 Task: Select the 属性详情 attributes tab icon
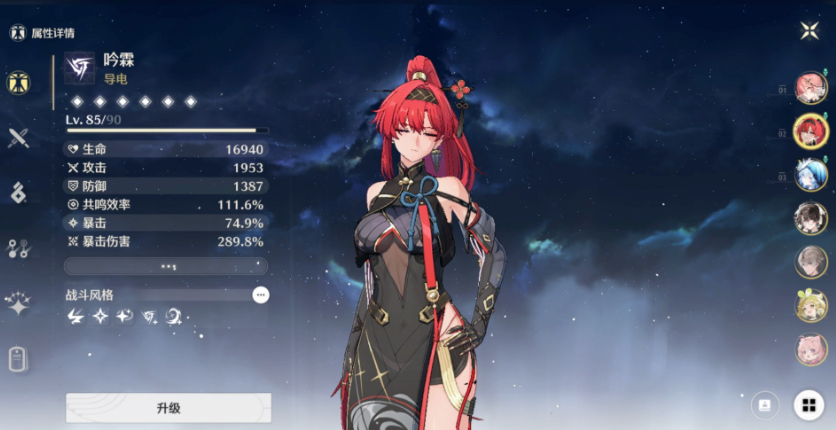click(x=17, y=82)
